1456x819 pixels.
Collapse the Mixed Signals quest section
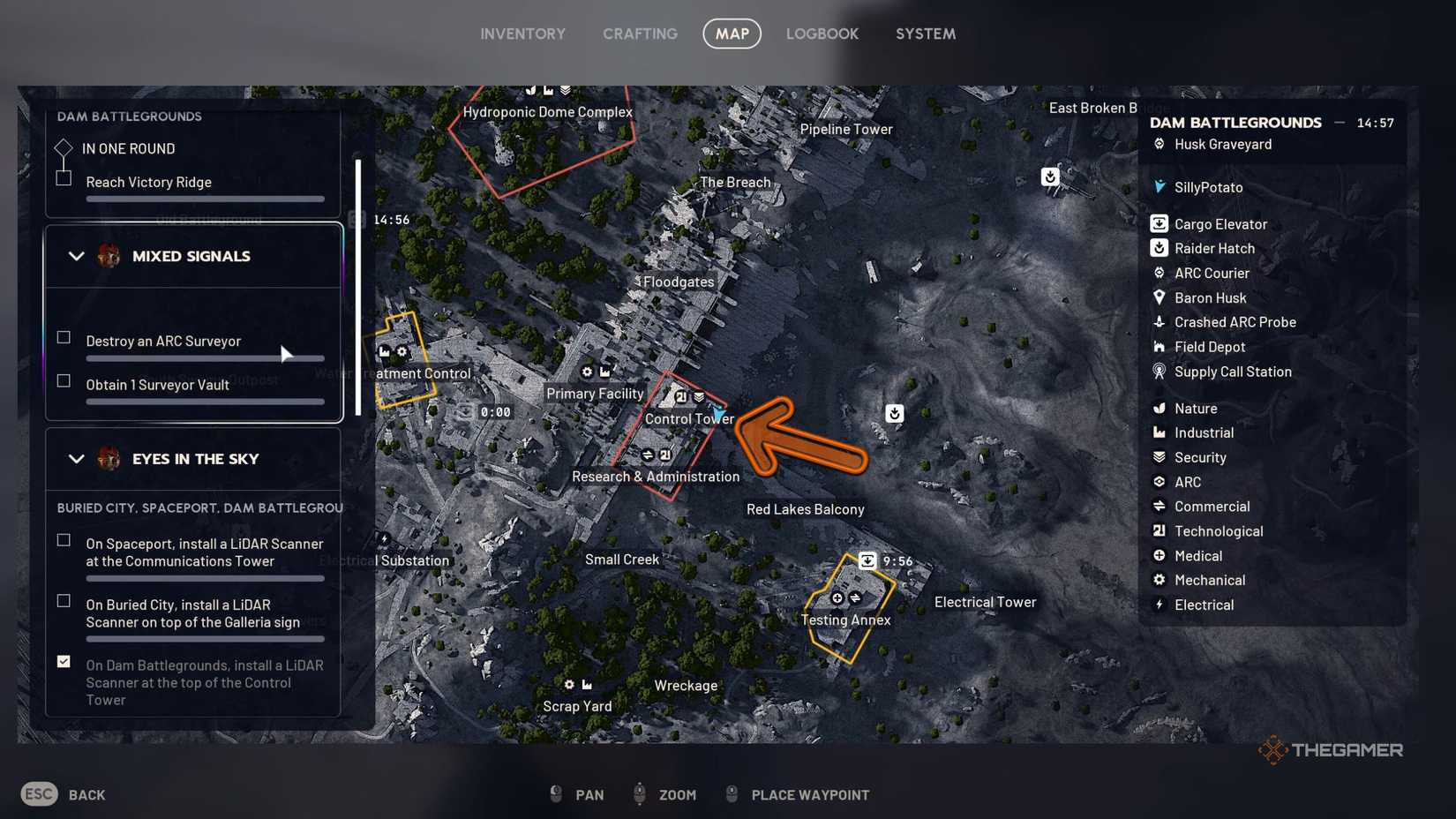(x=76, y=256)
